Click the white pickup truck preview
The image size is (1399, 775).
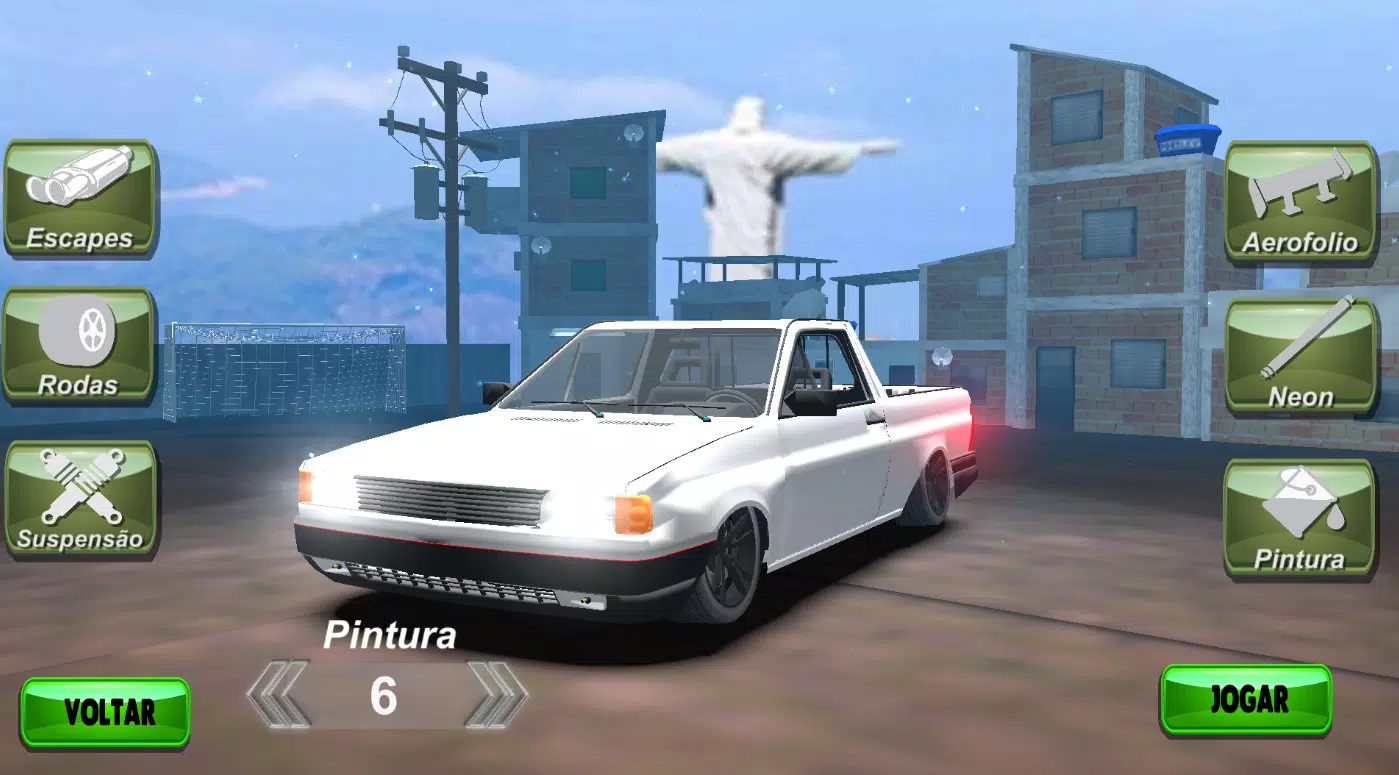(x=640, y=460)
